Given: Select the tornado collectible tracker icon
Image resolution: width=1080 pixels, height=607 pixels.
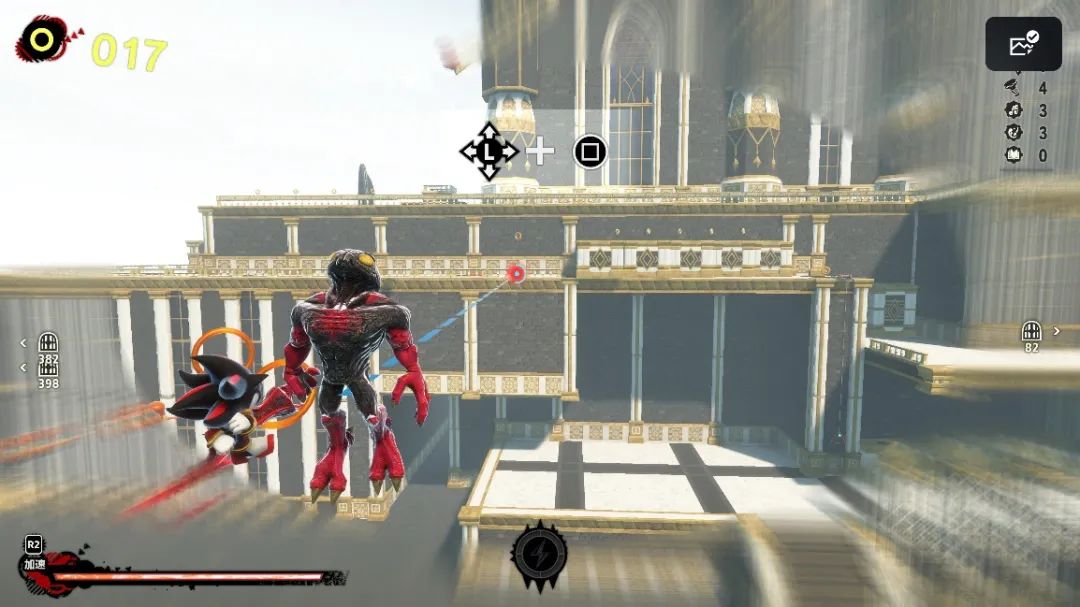Looking at the screenshot, I should click(1012, 89).
